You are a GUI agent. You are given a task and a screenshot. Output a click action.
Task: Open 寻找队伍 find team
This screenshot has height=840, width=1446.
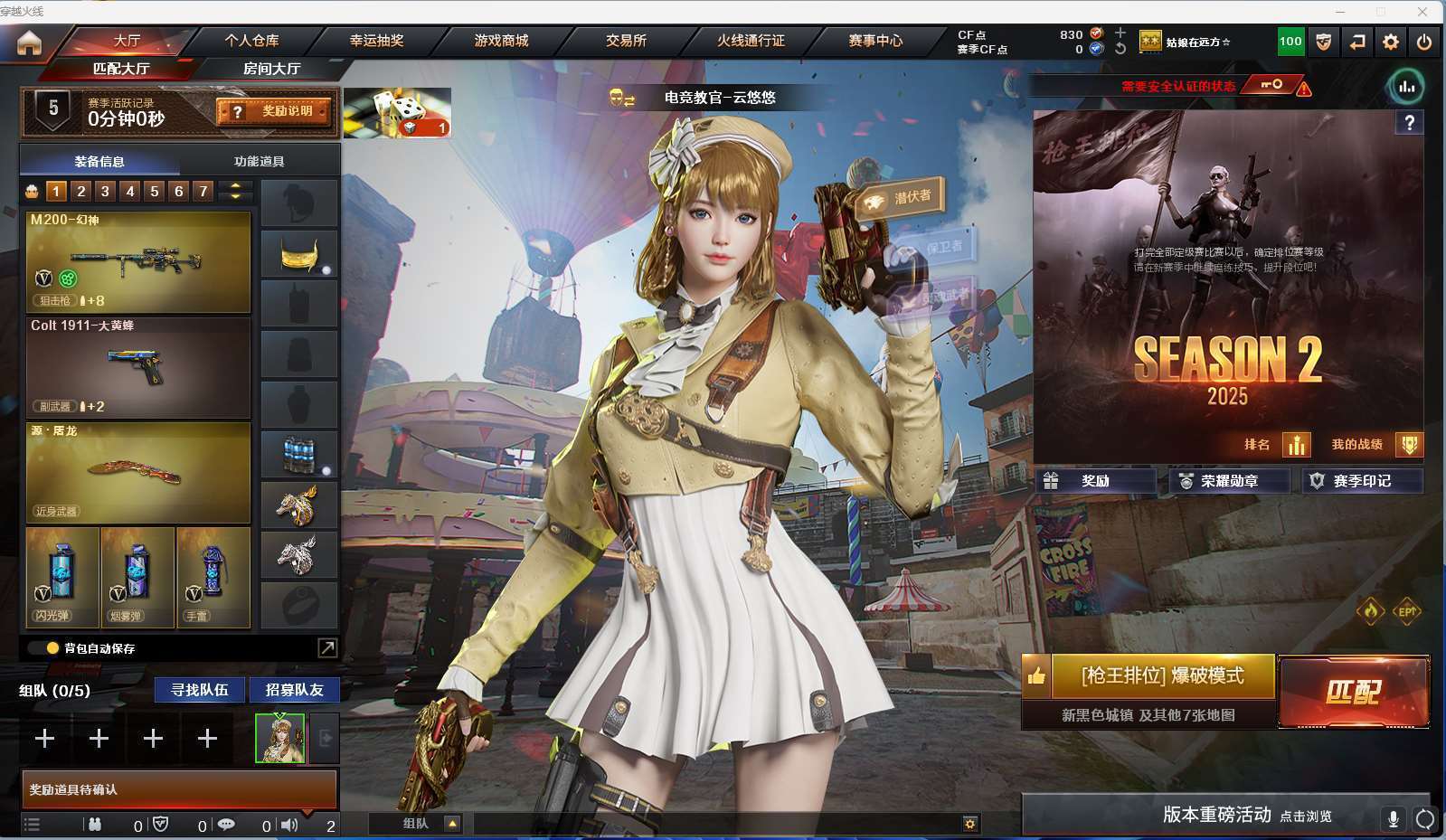click(x=200, y=690)
